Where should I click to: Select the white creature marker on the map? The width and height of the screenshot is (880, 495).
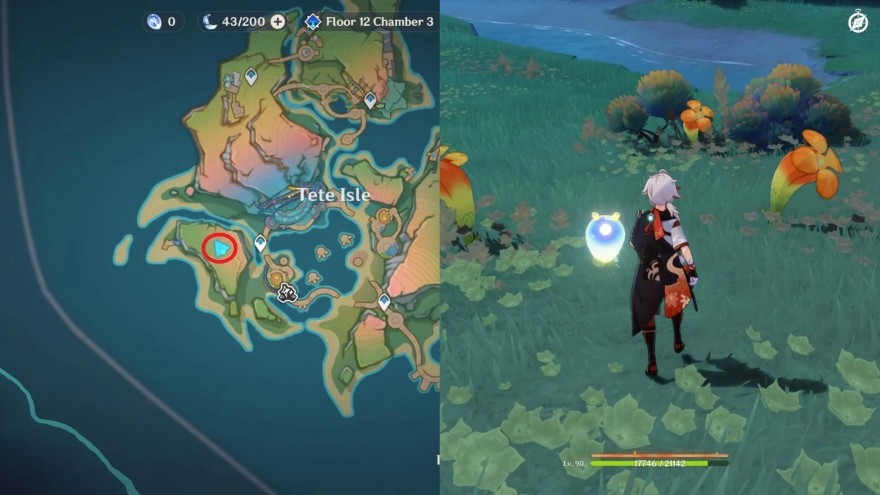288,293
